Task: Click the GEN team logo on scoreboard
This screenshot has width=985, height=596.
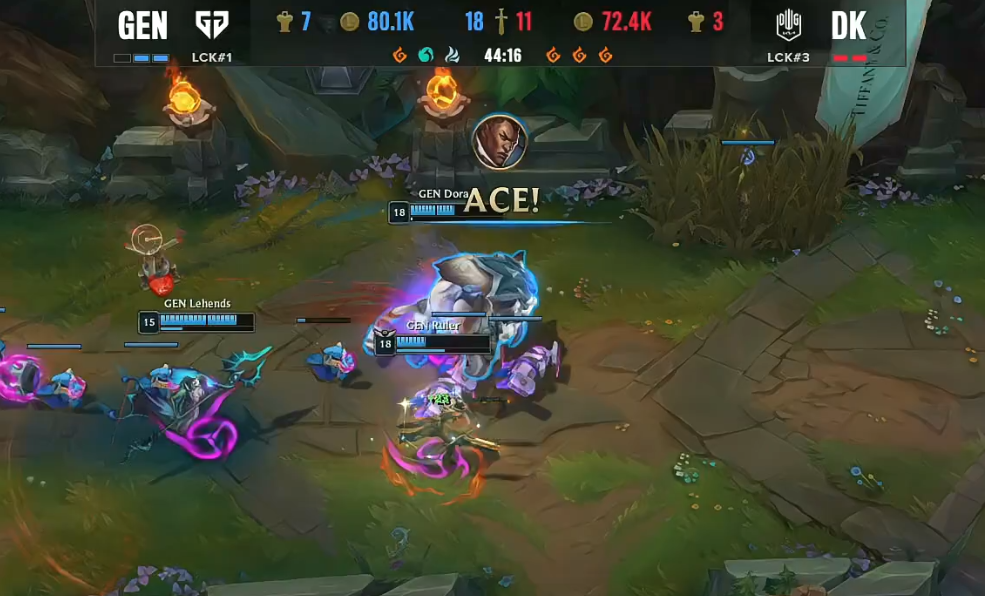Action: [211, 24]
